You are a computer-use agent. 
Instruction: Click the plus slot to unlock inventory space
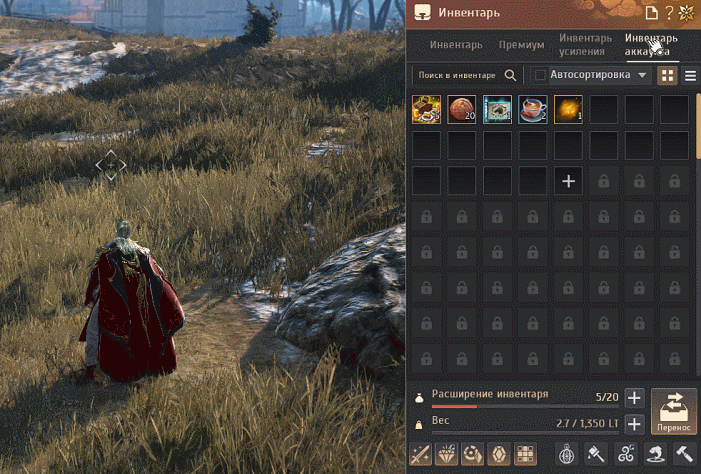[568, 181]
